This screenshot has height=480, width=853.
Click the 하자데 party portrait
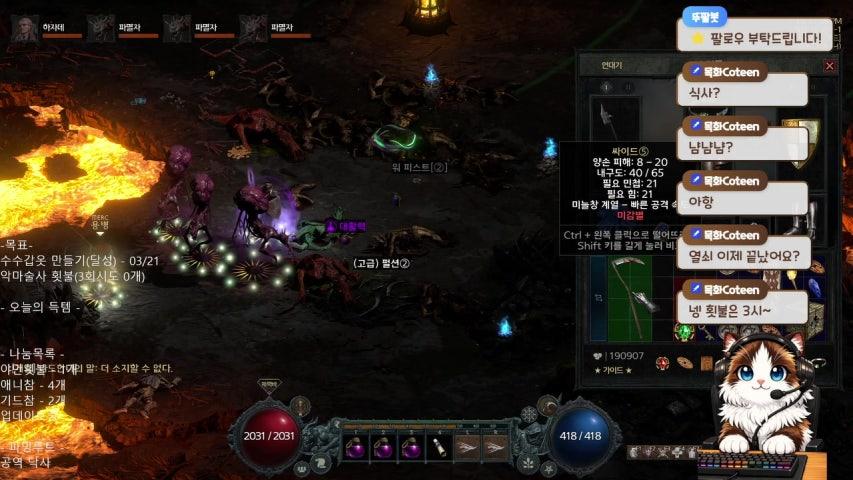25,29
